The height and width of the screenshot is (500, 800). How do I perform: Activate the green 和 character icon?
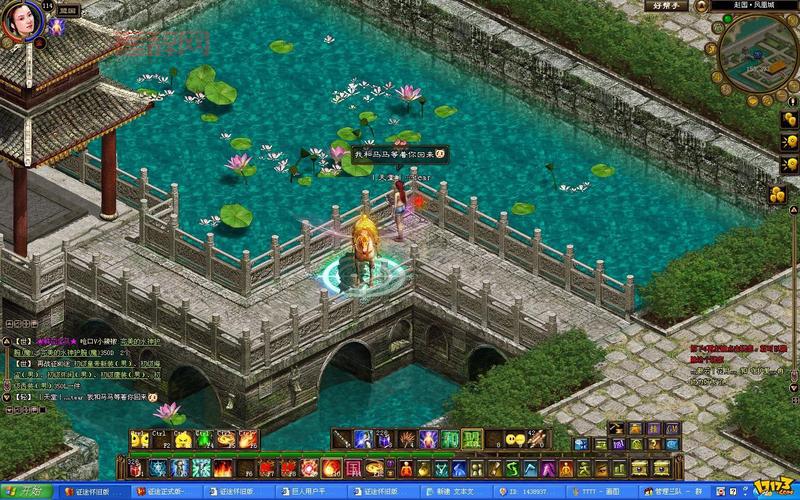coord(451,439)
